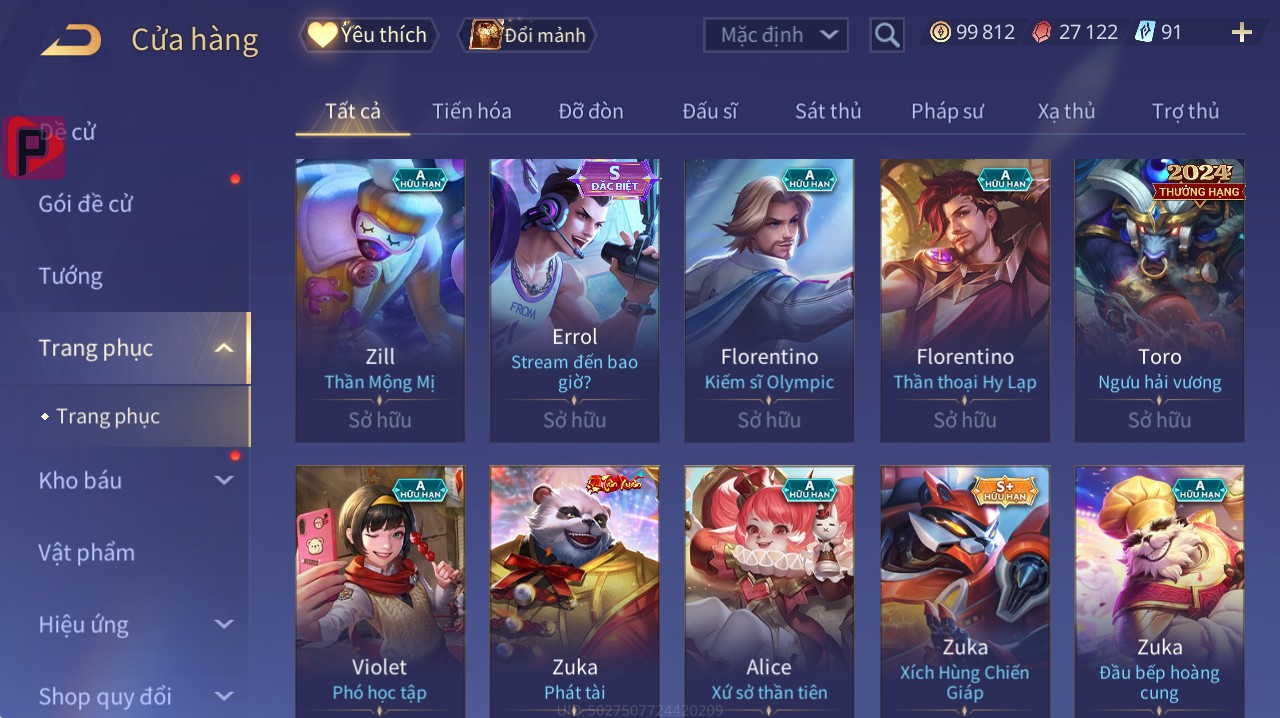Filter by Sát thủ tab
This screenshot has height=718, width=1280.
point(828,111)
